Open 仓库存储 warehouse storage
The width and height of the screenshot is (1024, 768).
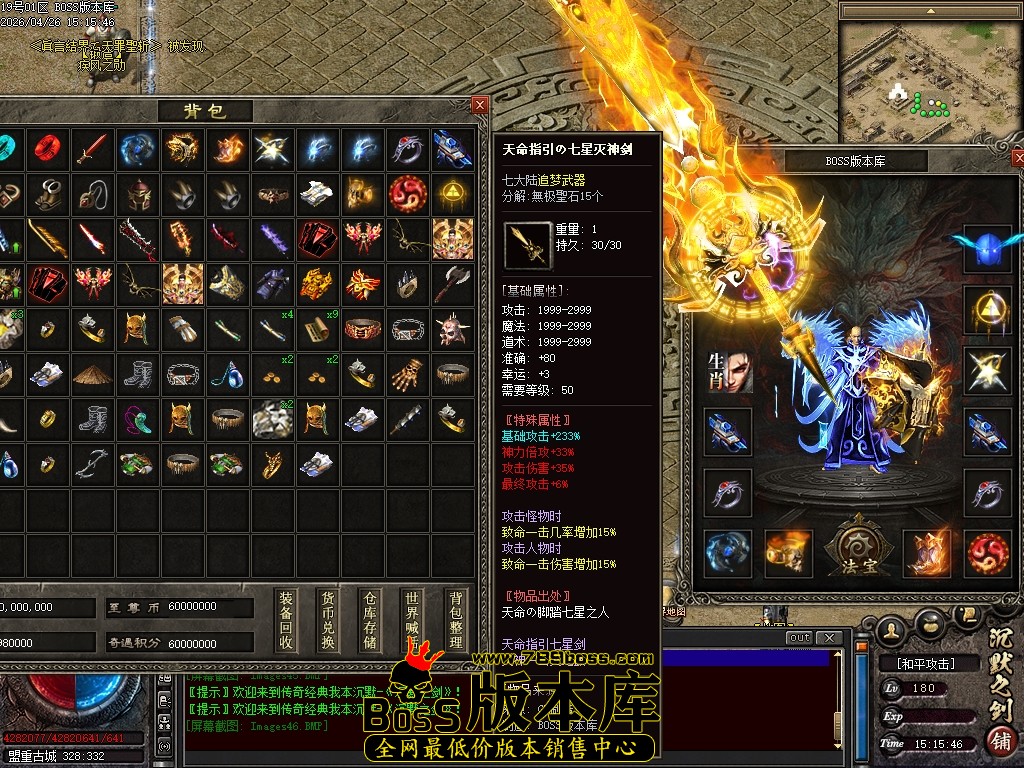[x=370, y=620]
